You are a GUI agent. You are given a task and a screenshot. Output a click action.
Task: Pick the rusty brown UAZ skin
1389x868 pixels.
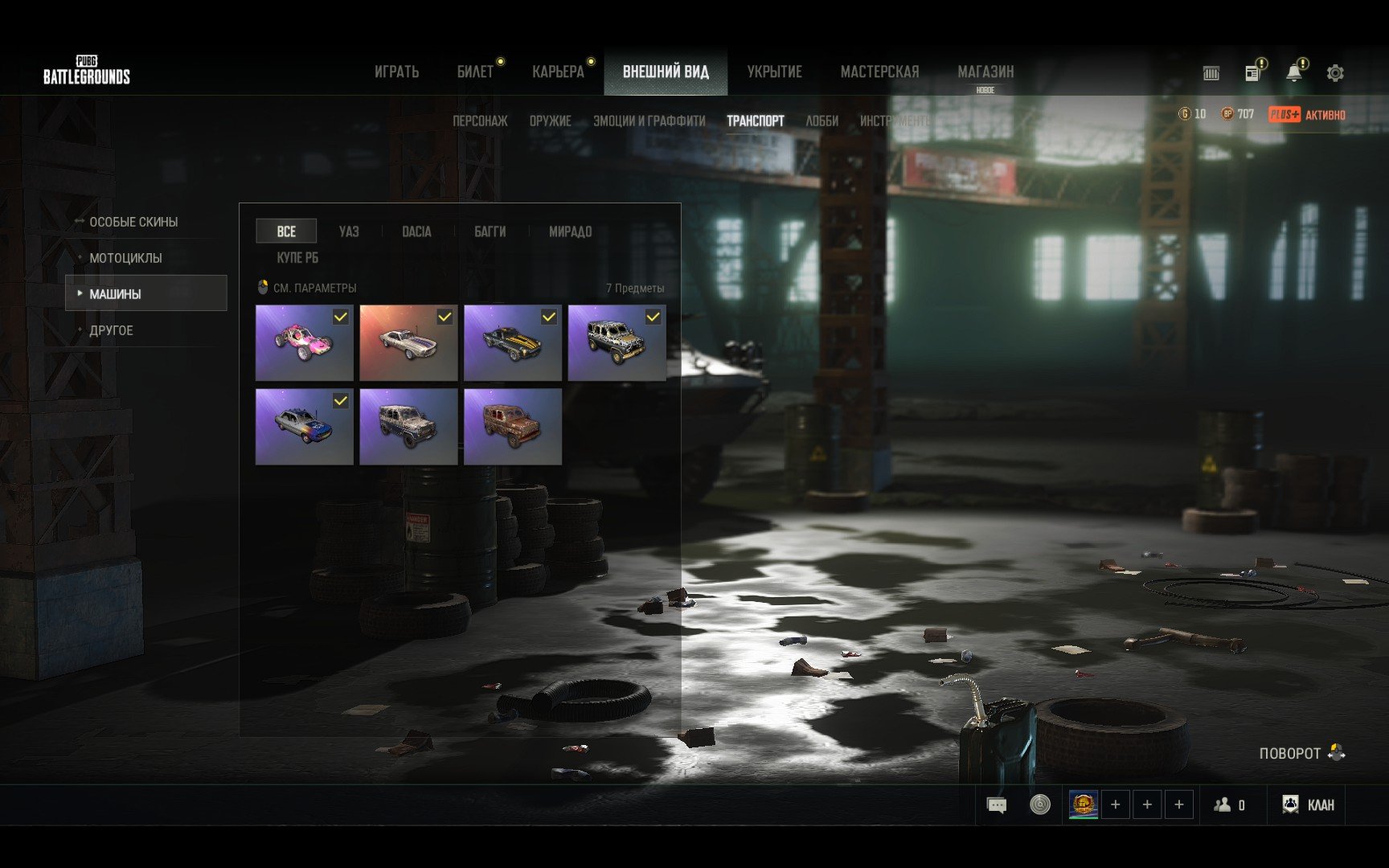tap(513, 427)
